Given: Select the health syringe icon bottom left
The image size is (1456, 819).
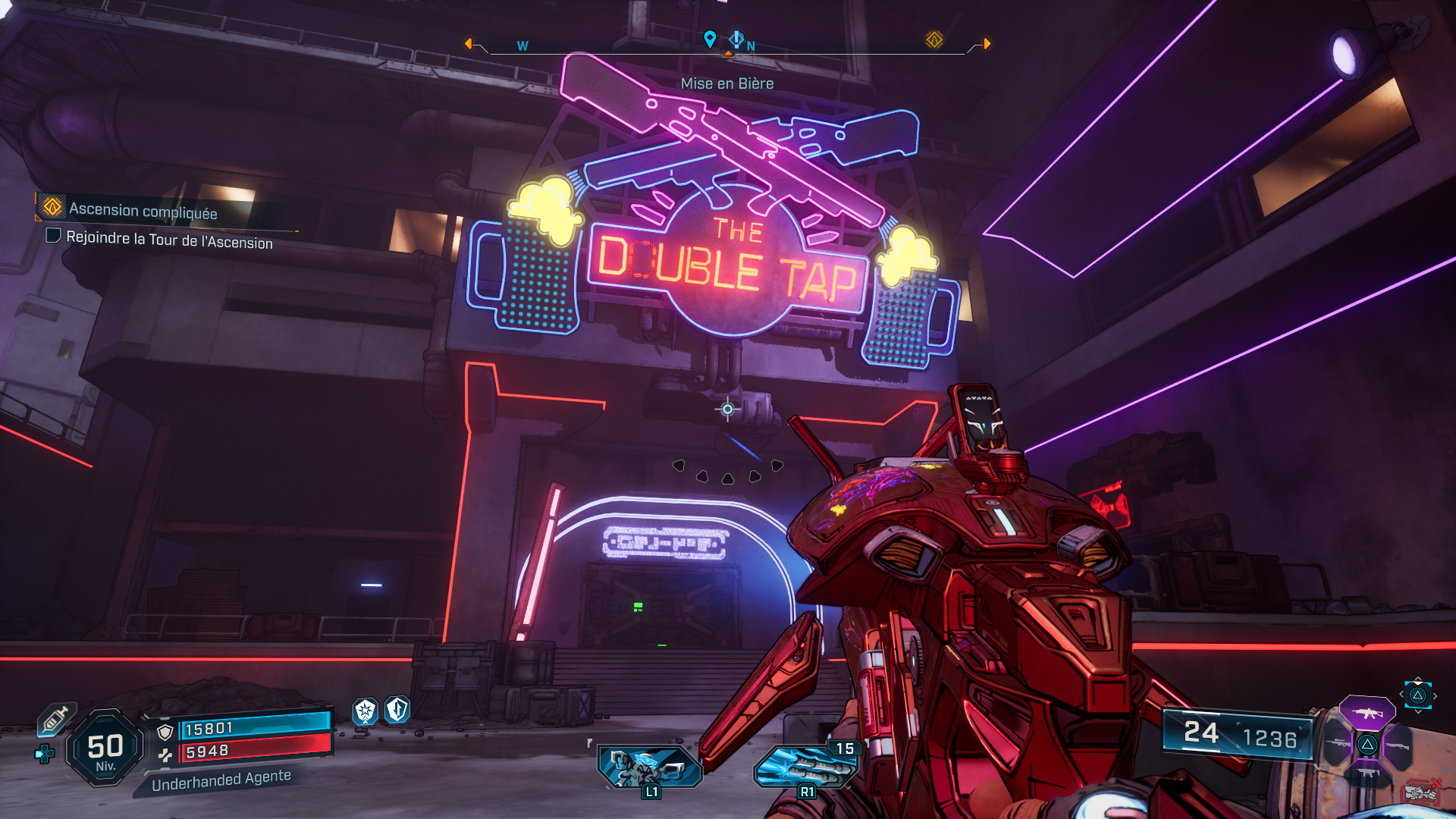Looking at the screenshot, I should pos(55,720).
